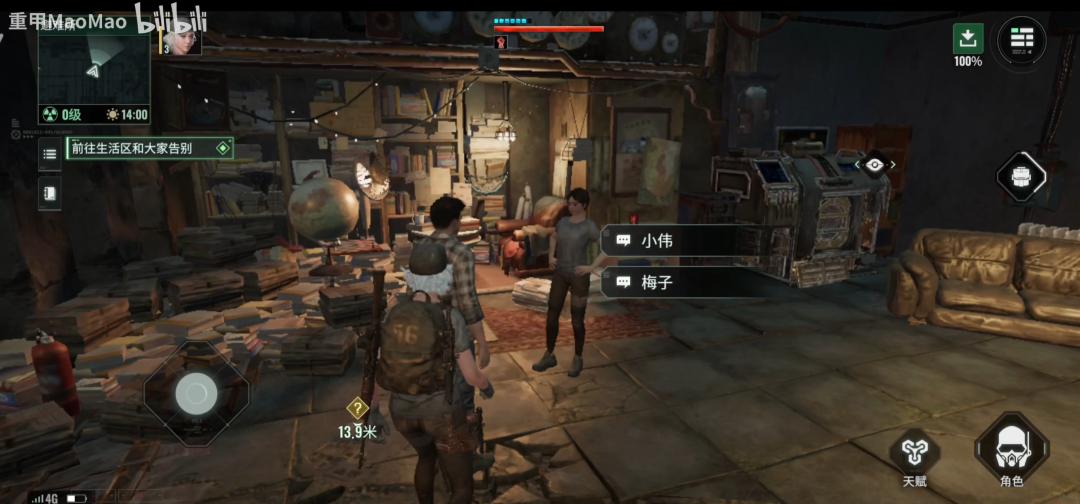Open the backpack inventory button

pos(1021,177)
